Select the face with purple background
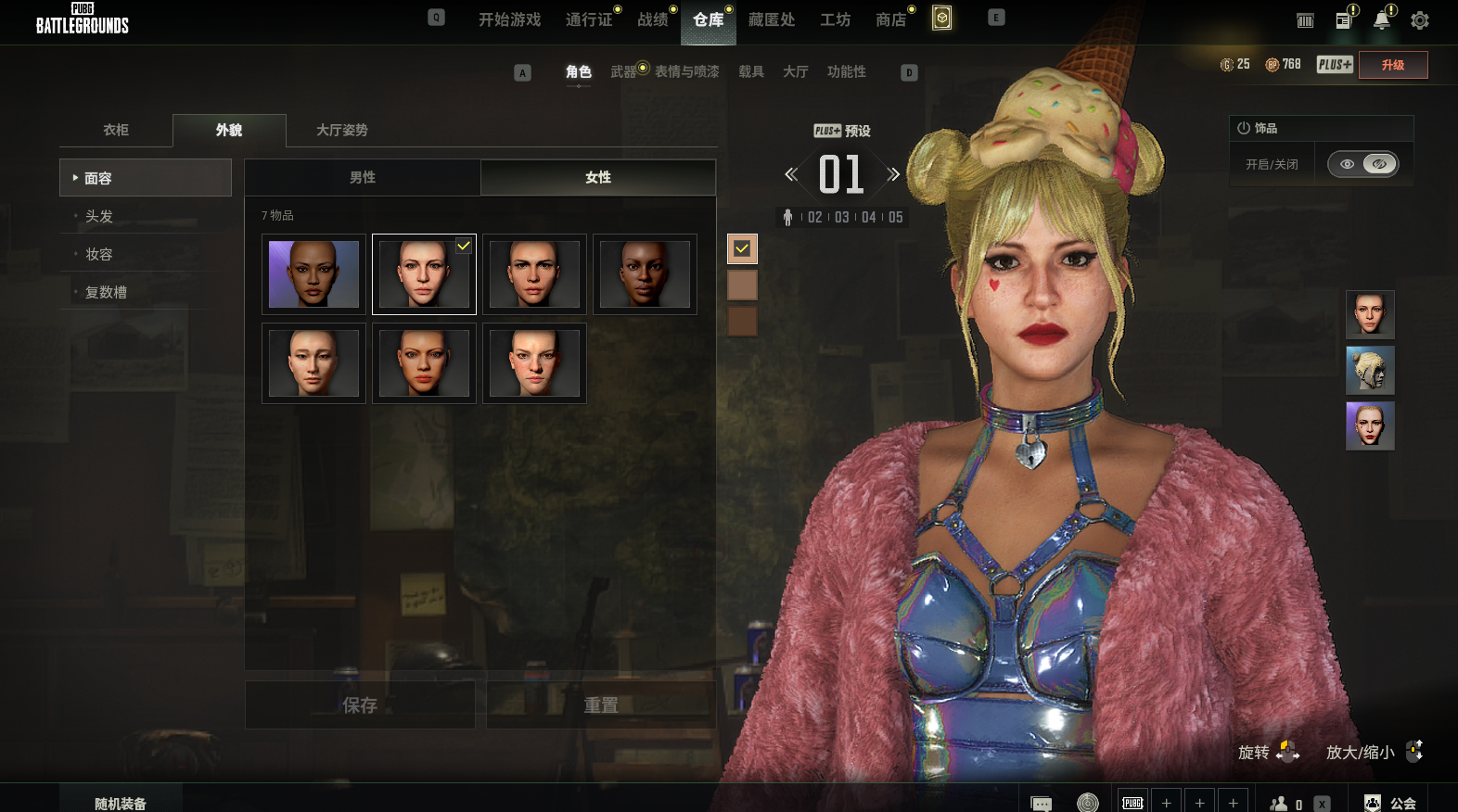 pos(313,274)
